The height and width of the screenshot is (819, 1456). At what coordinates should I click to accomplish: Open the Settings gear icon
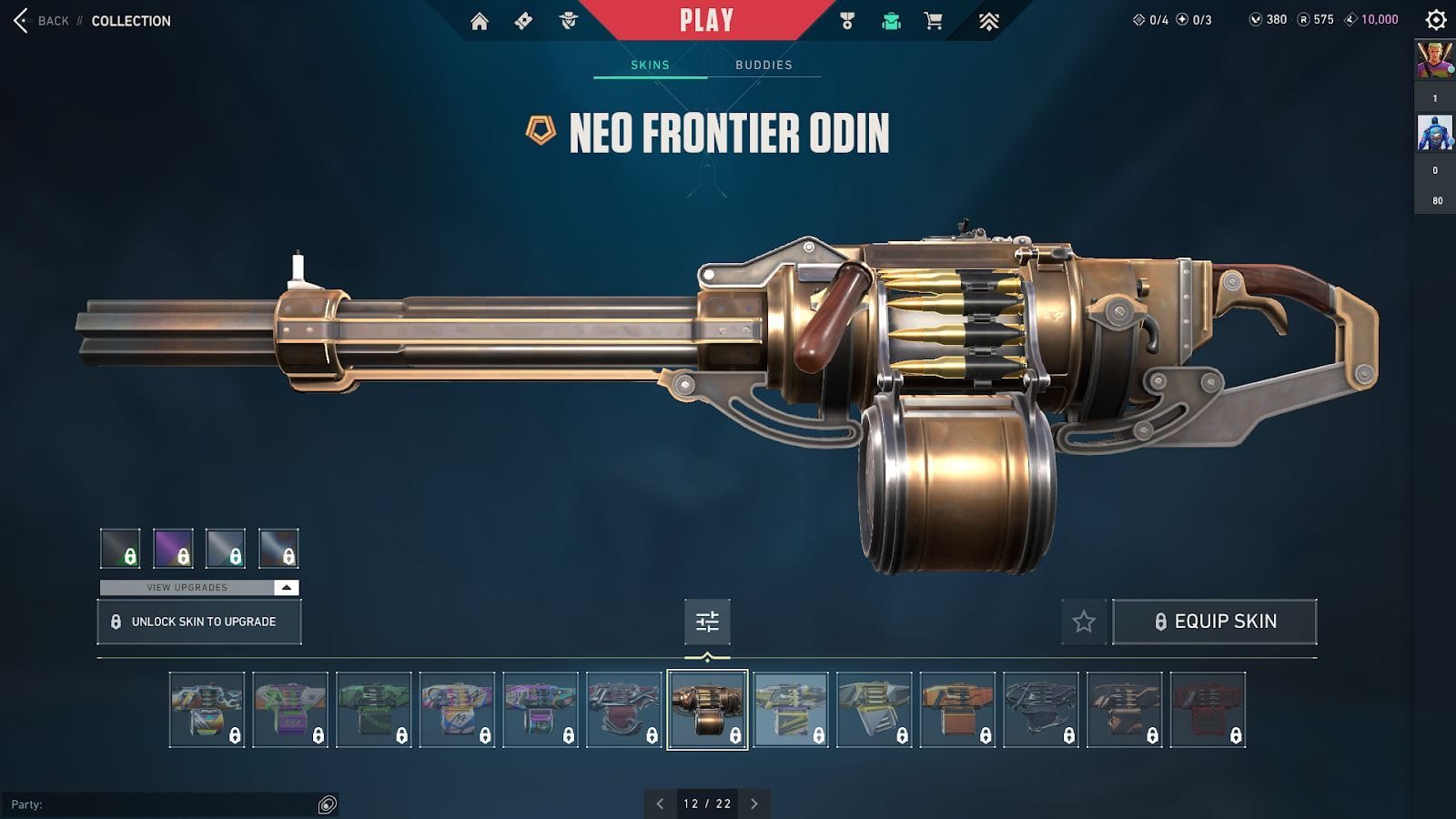pyautogui.click(x=1435, y=20)
